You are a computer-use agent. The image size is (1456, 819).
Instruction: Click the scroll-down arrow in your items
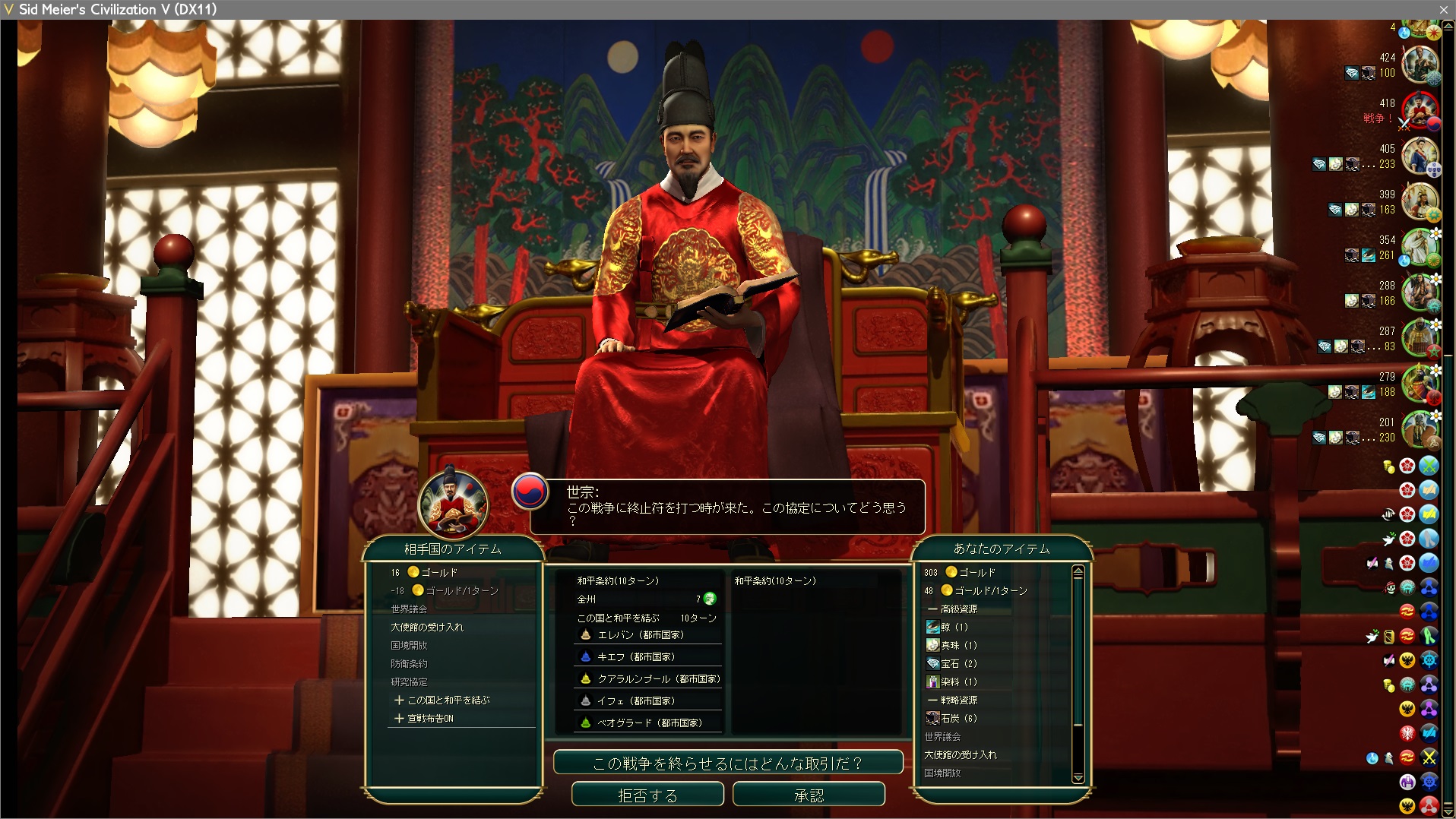(x=1078, y=777)
